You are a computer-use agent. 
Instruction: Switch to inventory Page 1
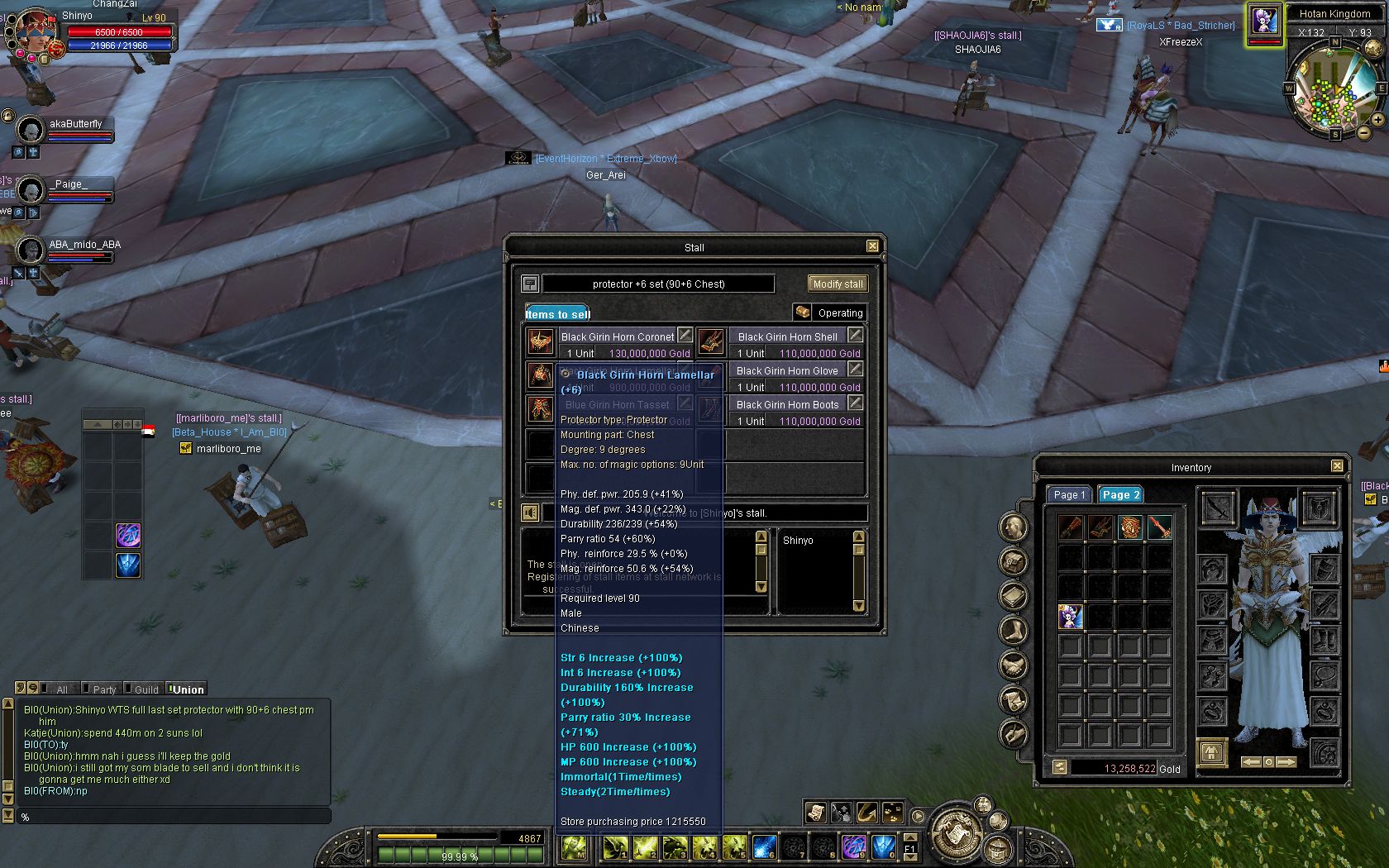(x=1069, y=494)
